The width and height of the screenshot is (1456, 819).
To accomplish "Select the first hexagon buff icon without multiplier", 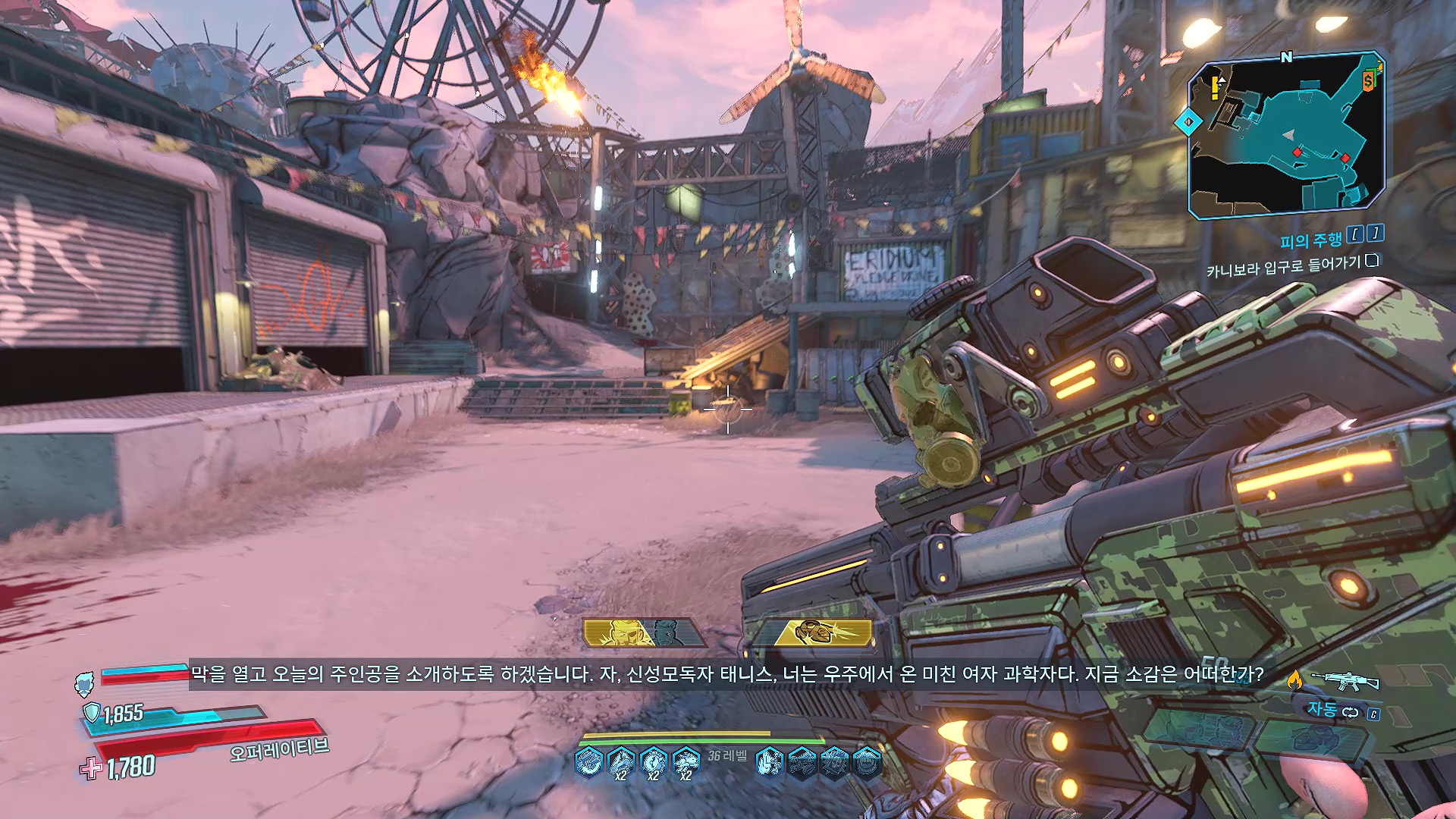I will point(588,761).
